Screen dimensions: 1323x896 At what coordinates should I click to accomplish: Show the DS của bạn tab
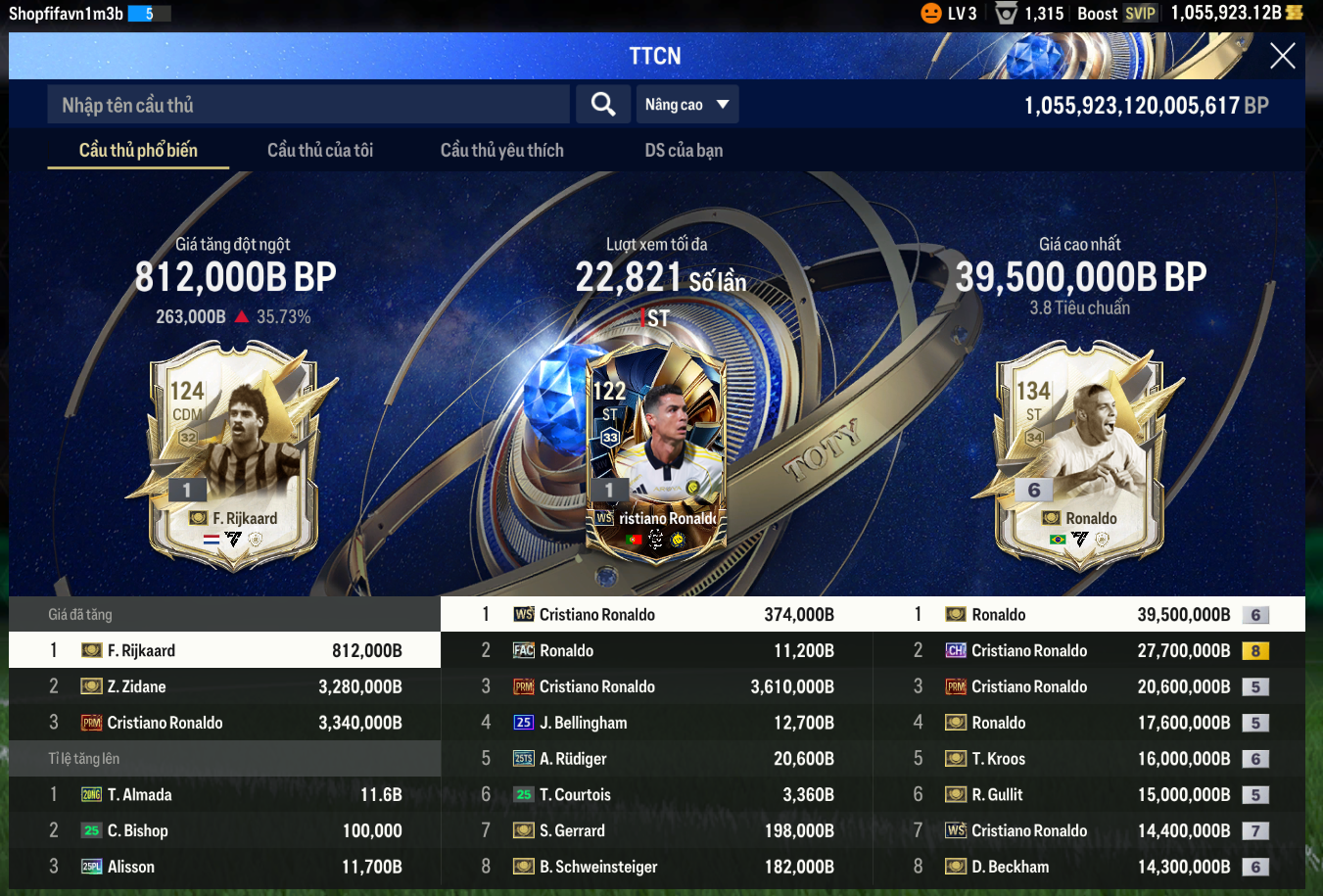[684, 150]
